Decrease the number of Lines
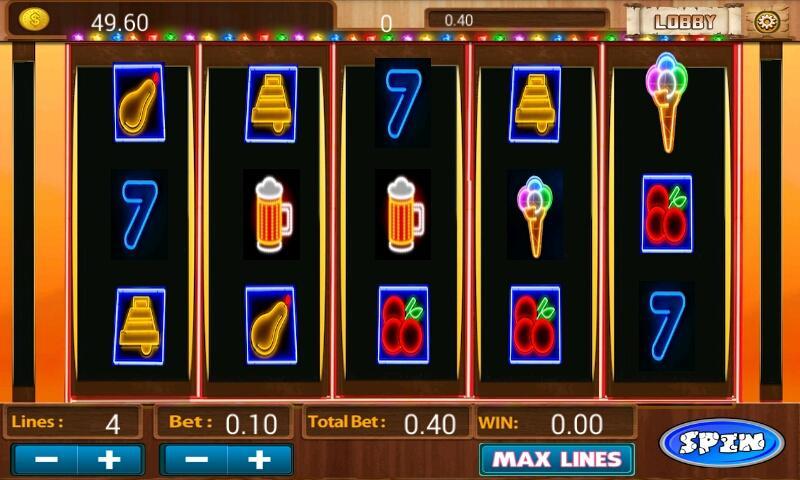Screen dimensions: 800x480 tap(45, 460)
